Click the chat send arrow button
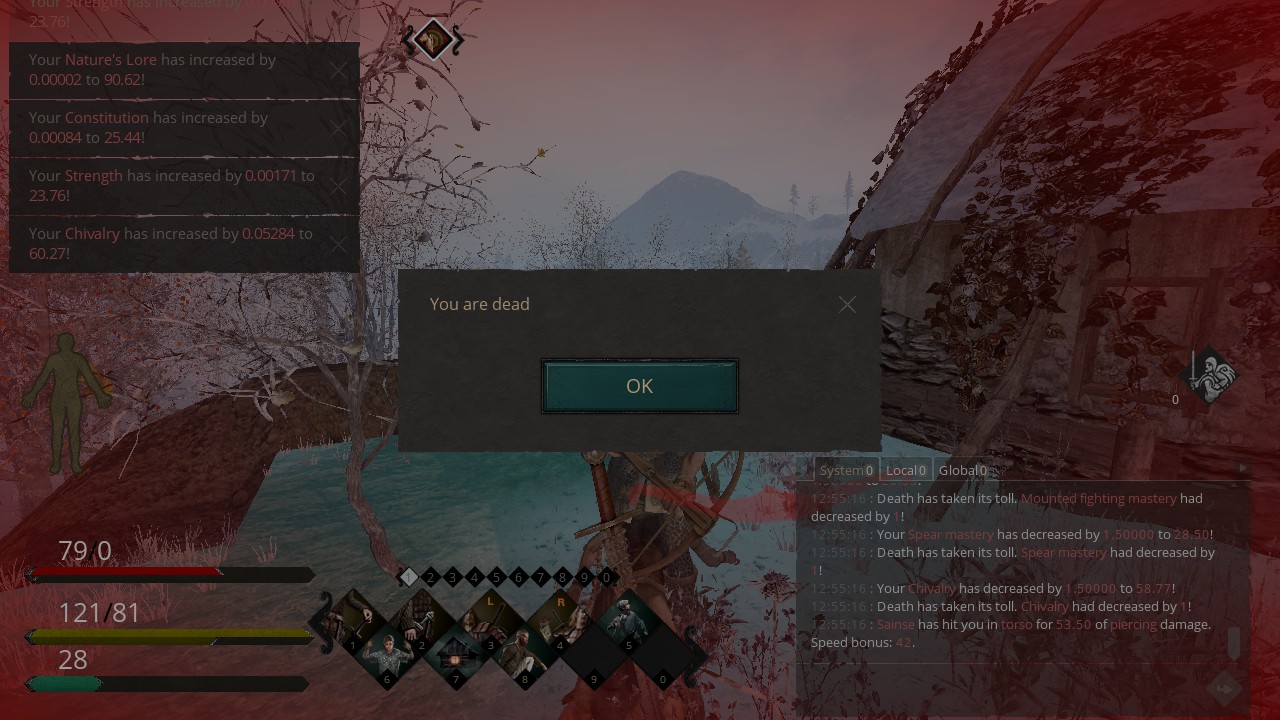The height and width of the screenshot is (720, 1280). [x=1224, y=688]
